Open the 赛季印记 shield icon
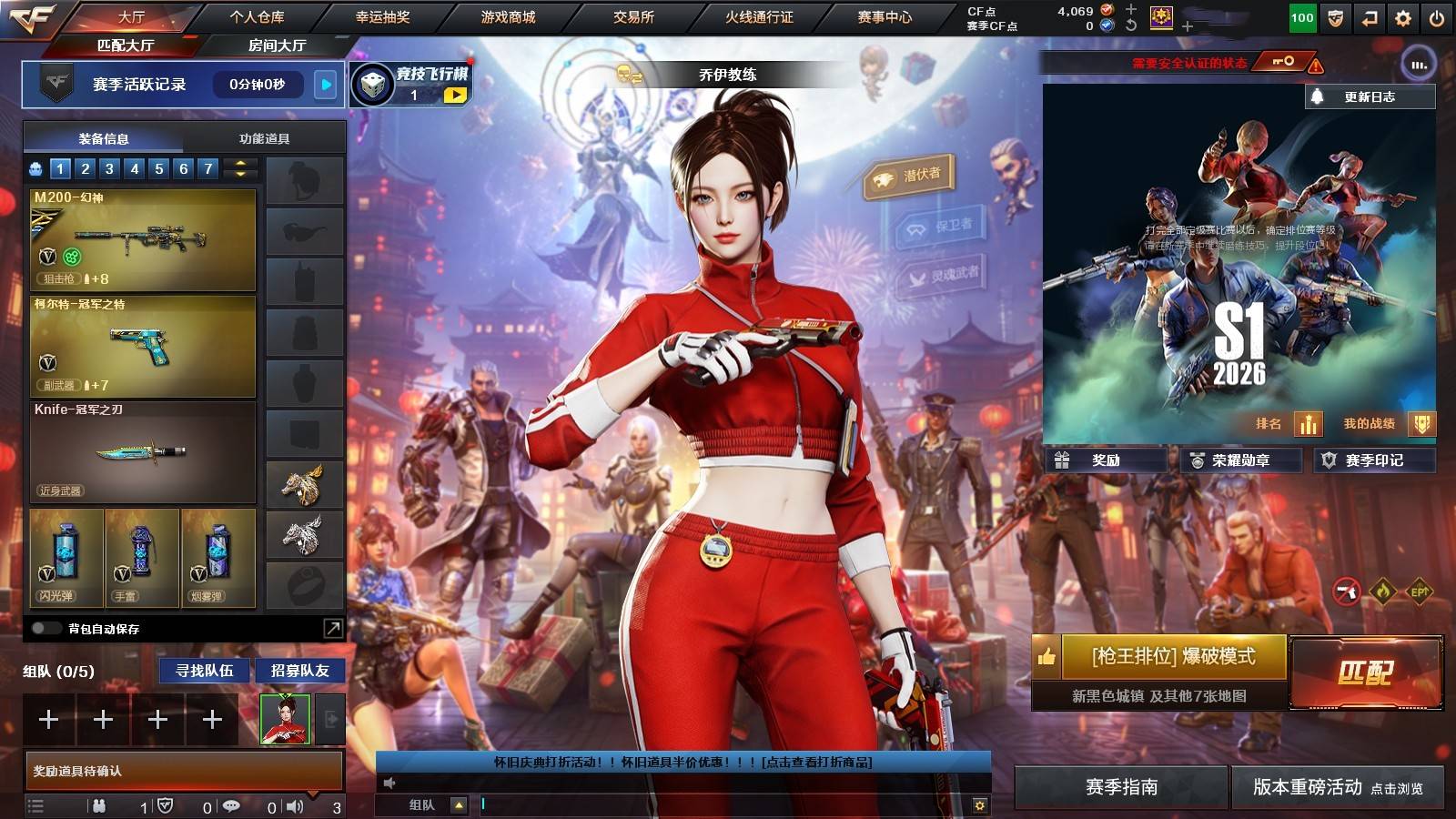1456x819 pixels. (1329, 460)
